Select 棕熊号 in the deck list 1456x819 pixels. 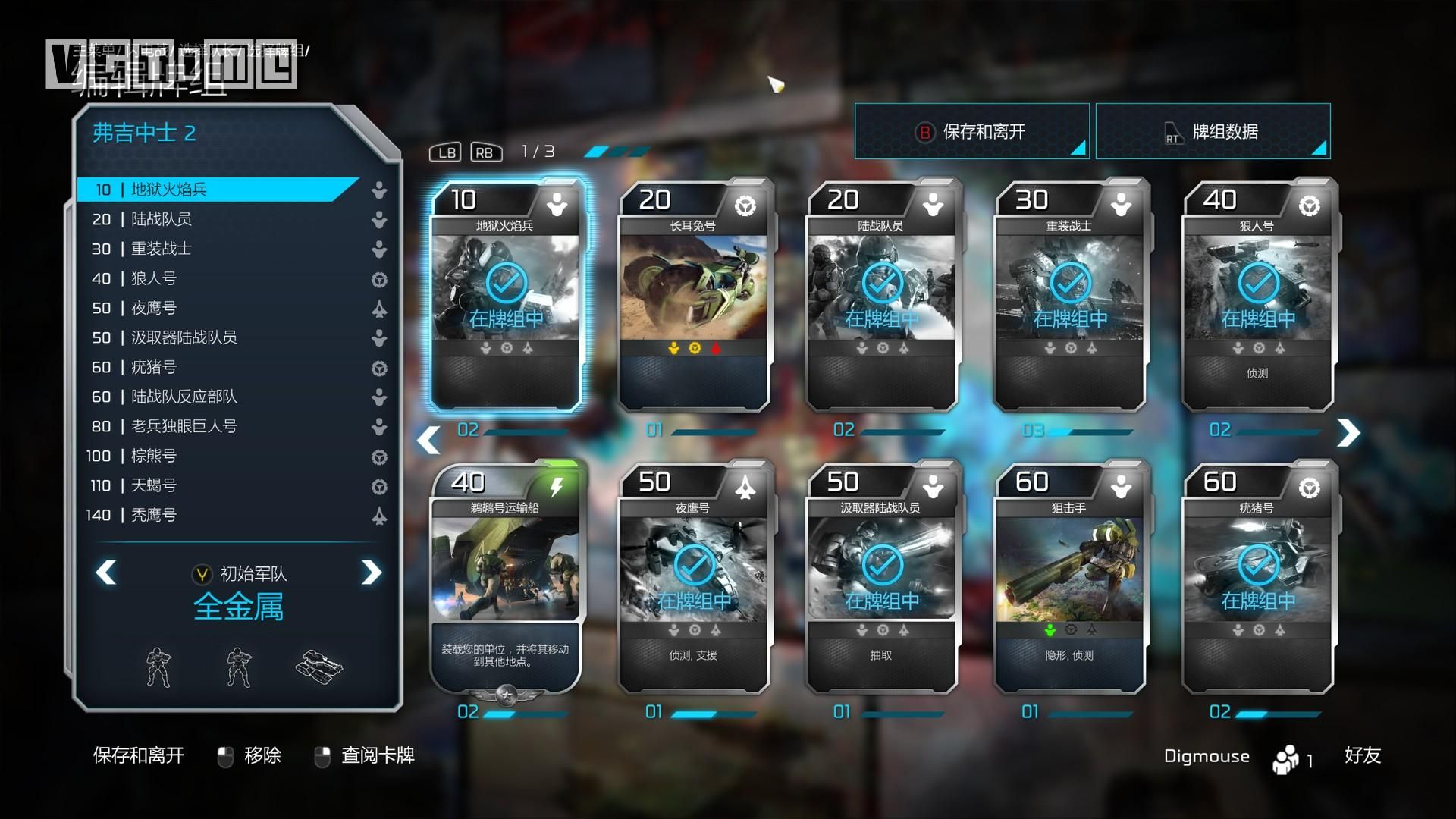coord(227,456)
